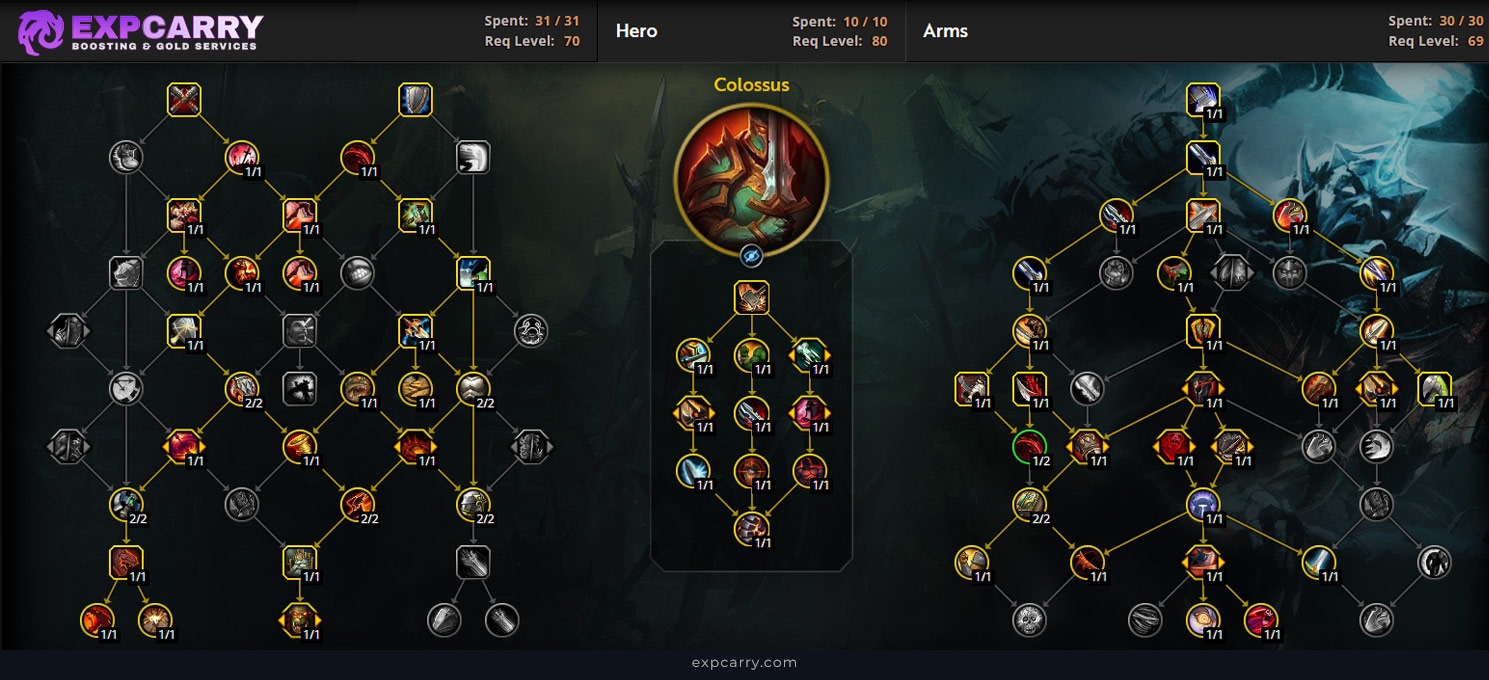The width and height of the screenshot is (1489, 680).
Task: Pick the bottom fist node of the Colossus tree
Action: (x=752, y=528)
